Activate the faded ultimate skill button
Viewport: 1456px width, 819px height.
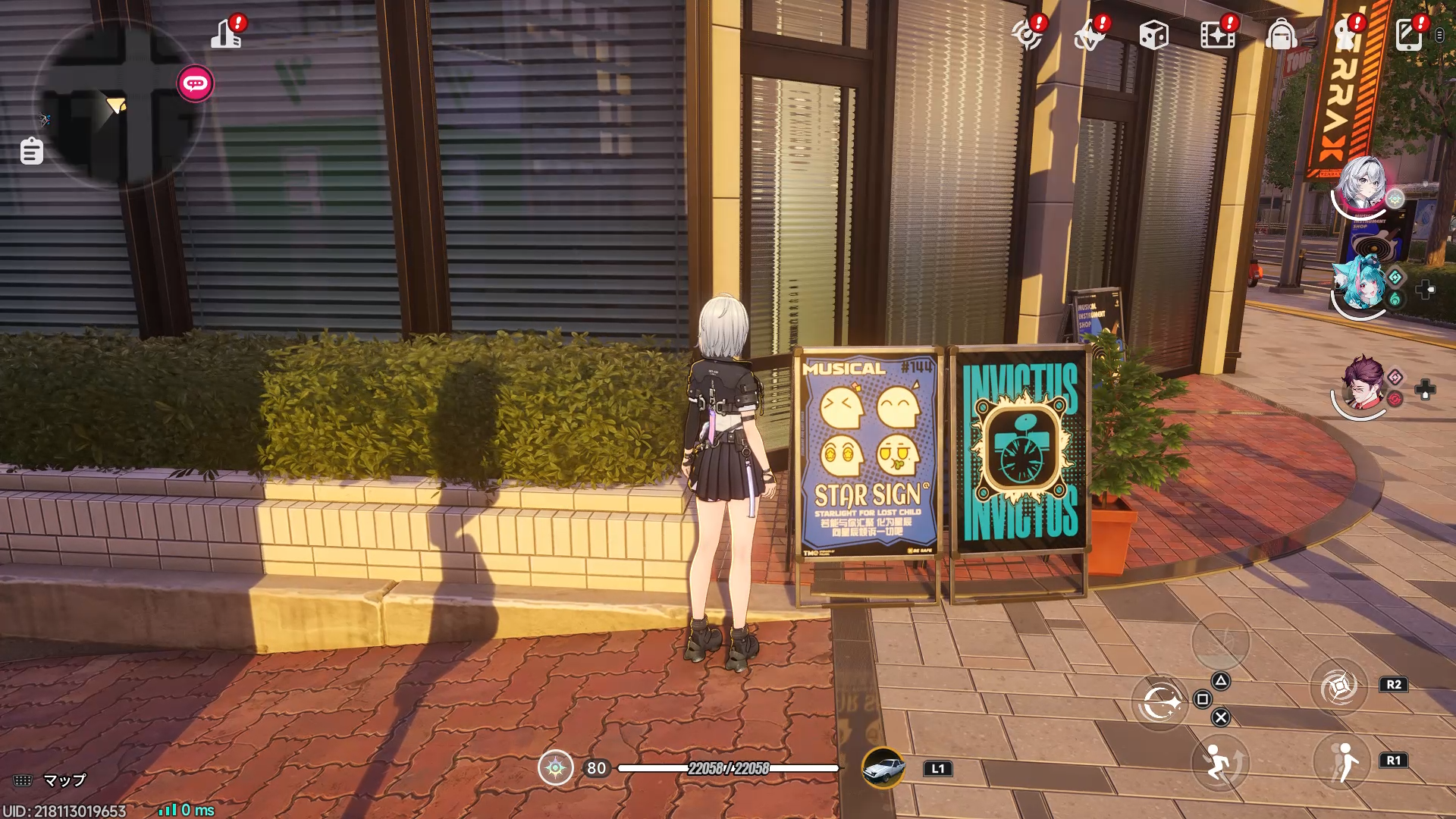tap(1220, 642)
